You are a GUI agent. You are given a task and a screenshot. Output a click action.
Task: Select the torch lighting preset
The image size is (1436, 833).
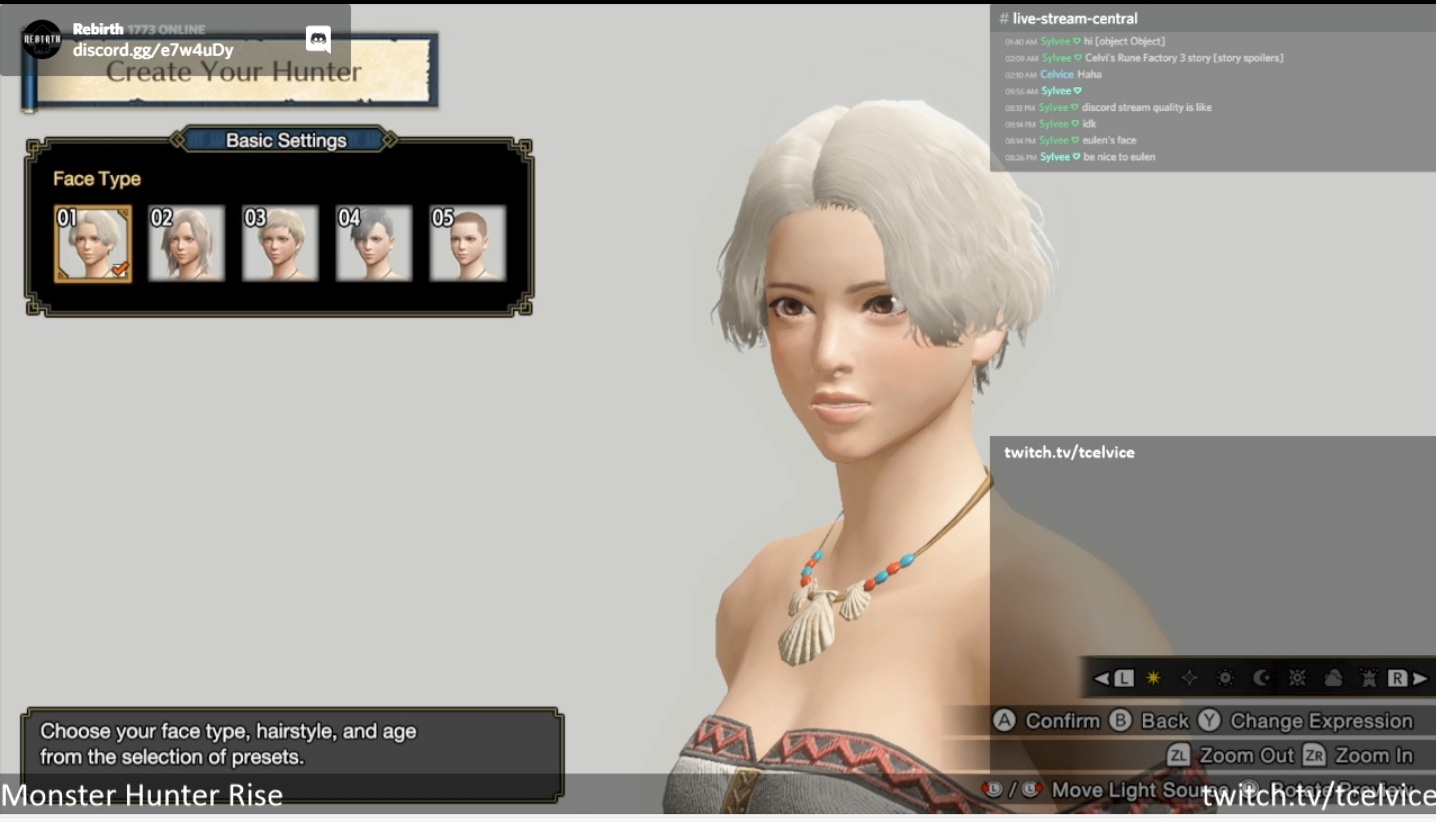[x=1369, y=677]
